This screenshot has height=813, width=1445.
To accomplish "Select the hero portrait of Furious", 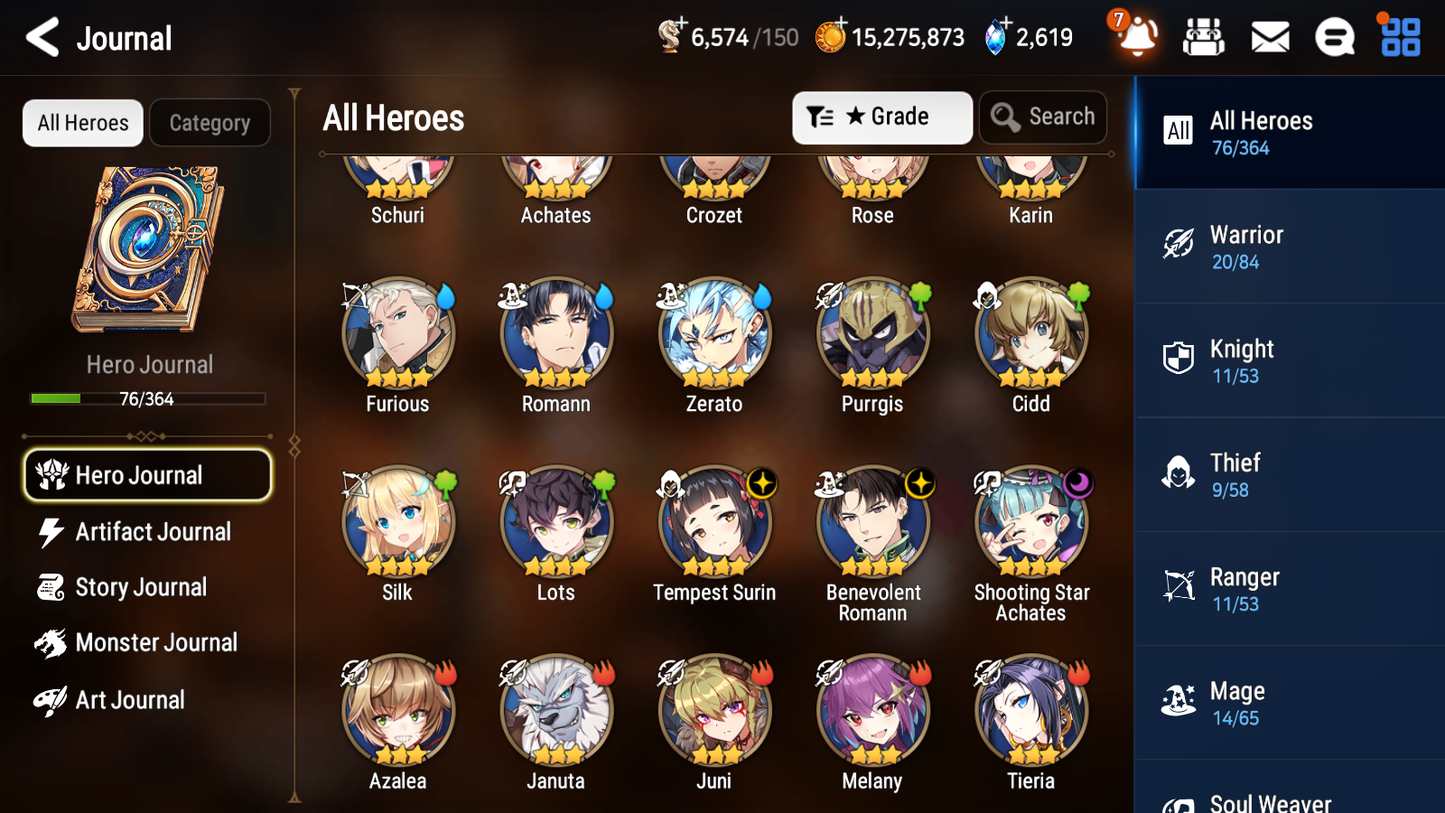I will coord(397,333).
